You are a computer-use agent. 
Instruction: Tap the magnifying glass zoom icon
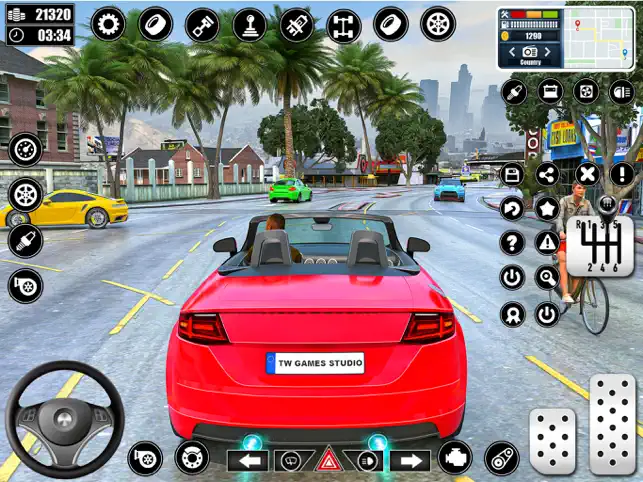coord(547,277)
